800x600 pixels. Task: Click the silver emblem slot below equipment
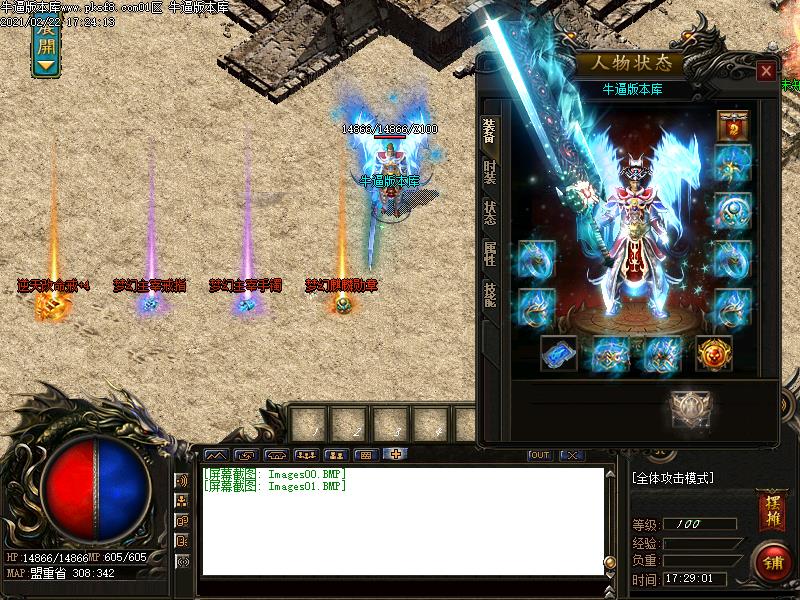pos(690,409)
